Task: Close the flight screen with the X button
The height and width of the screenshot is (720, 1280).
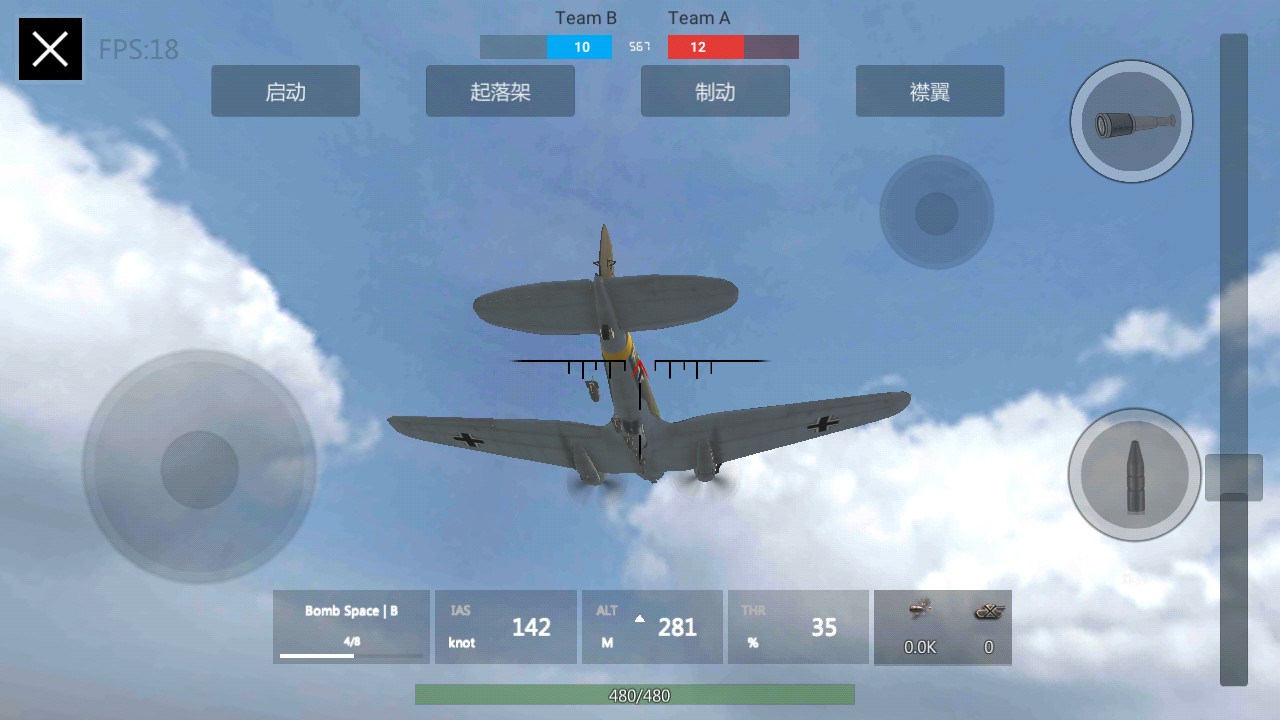Action: click(50, 49)
